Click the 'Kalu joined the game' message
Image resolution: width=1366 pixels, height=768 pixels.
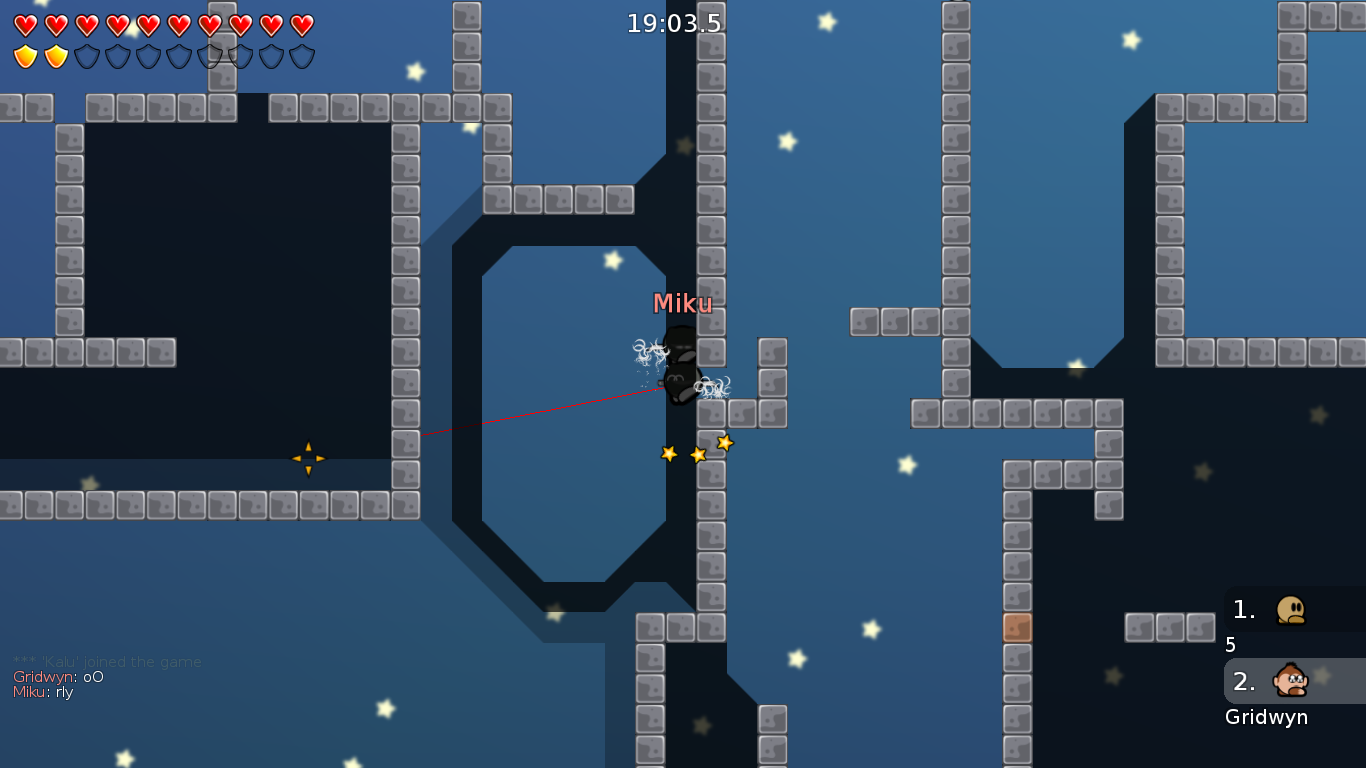[107, 661]
